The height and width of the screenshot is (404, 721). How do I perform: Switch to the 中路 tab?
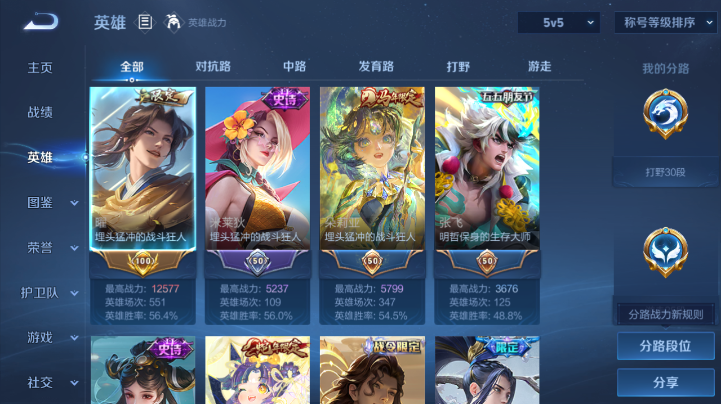point(294,67)
